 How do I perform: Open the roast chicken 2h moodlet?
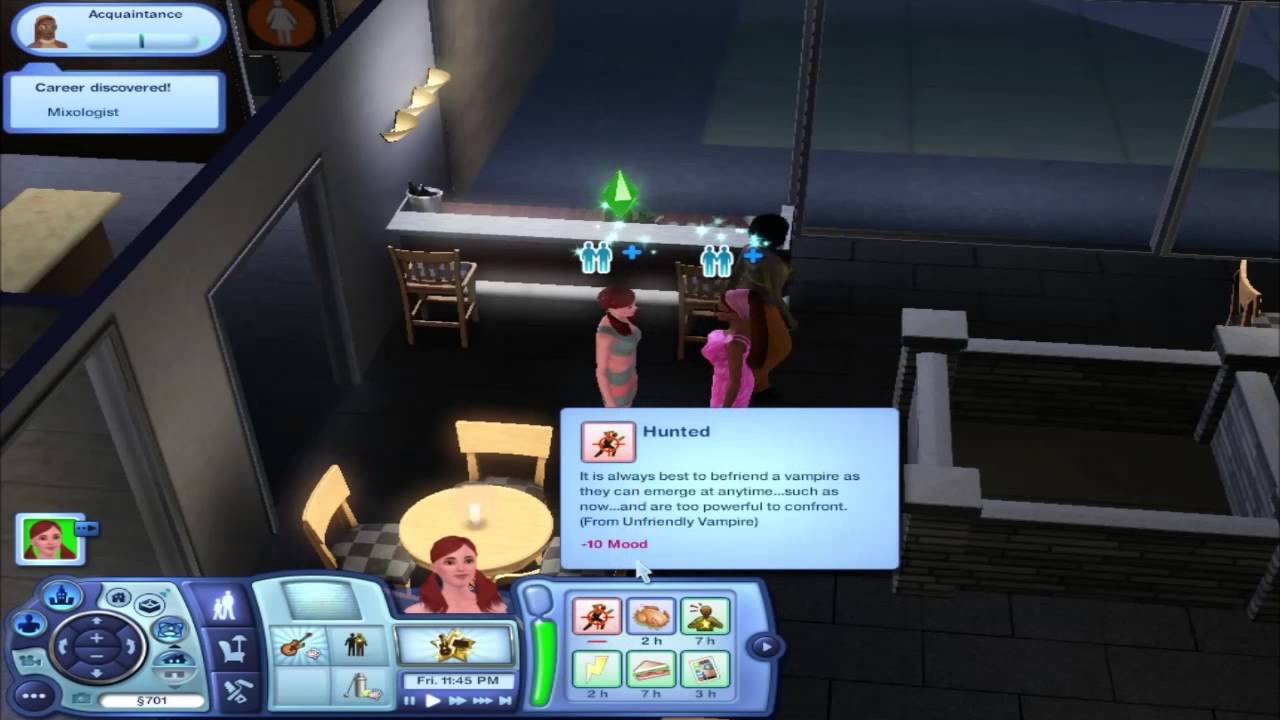coord(651,617)
